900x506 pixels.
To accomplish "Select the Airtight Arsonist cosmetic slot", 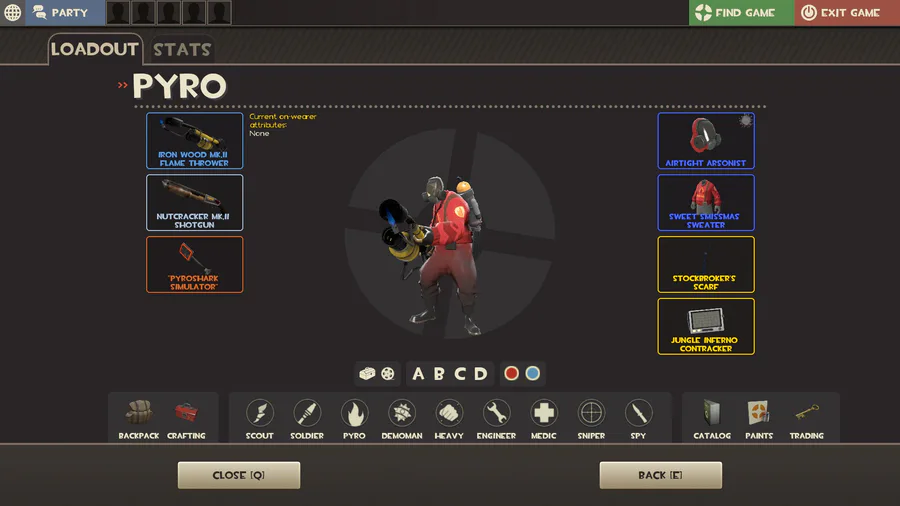I will [706, 140].
